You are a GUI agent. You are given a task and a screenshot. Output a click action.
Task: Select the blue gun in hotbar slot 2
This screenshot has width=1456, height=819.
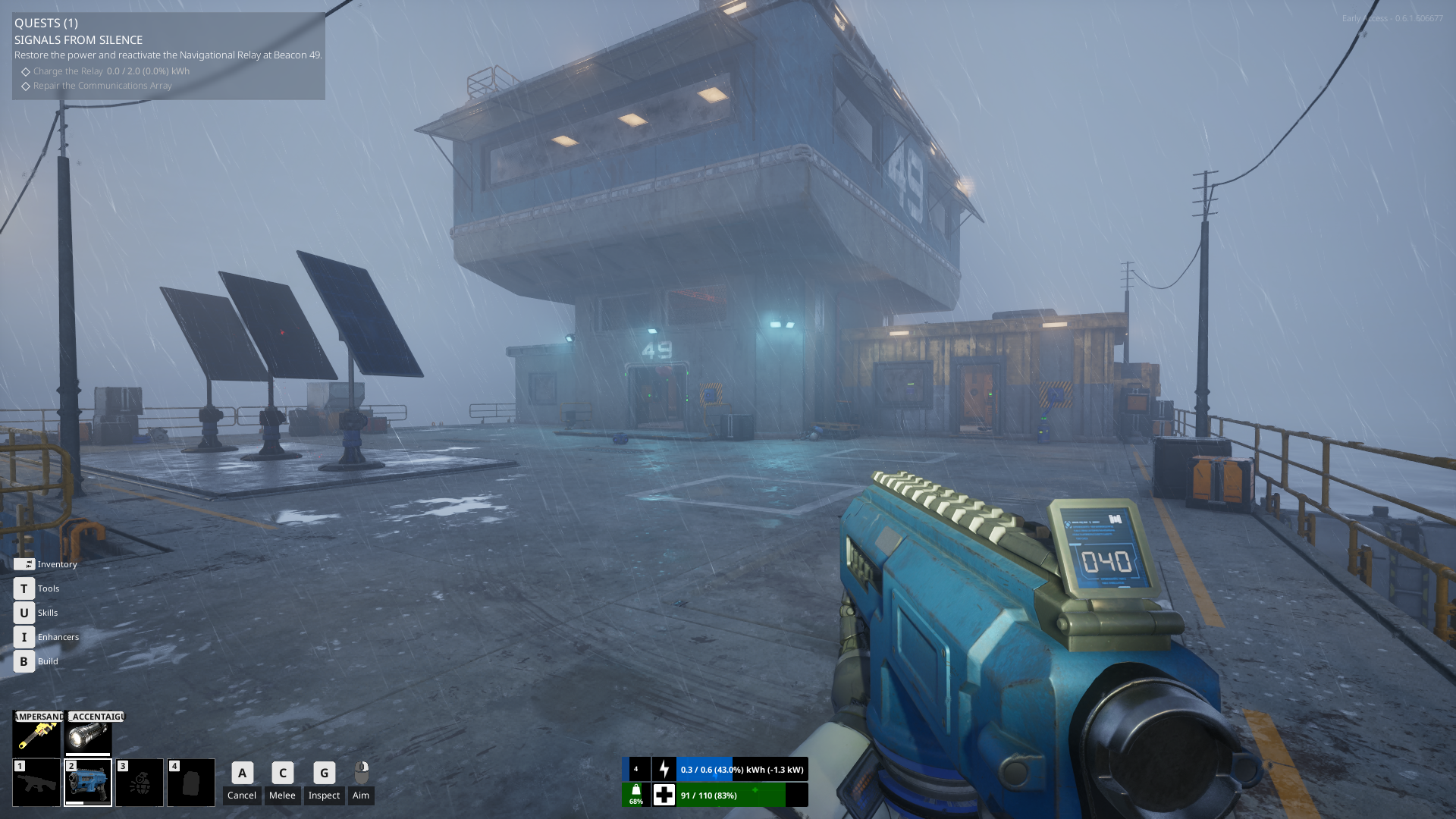pos(88,783)
